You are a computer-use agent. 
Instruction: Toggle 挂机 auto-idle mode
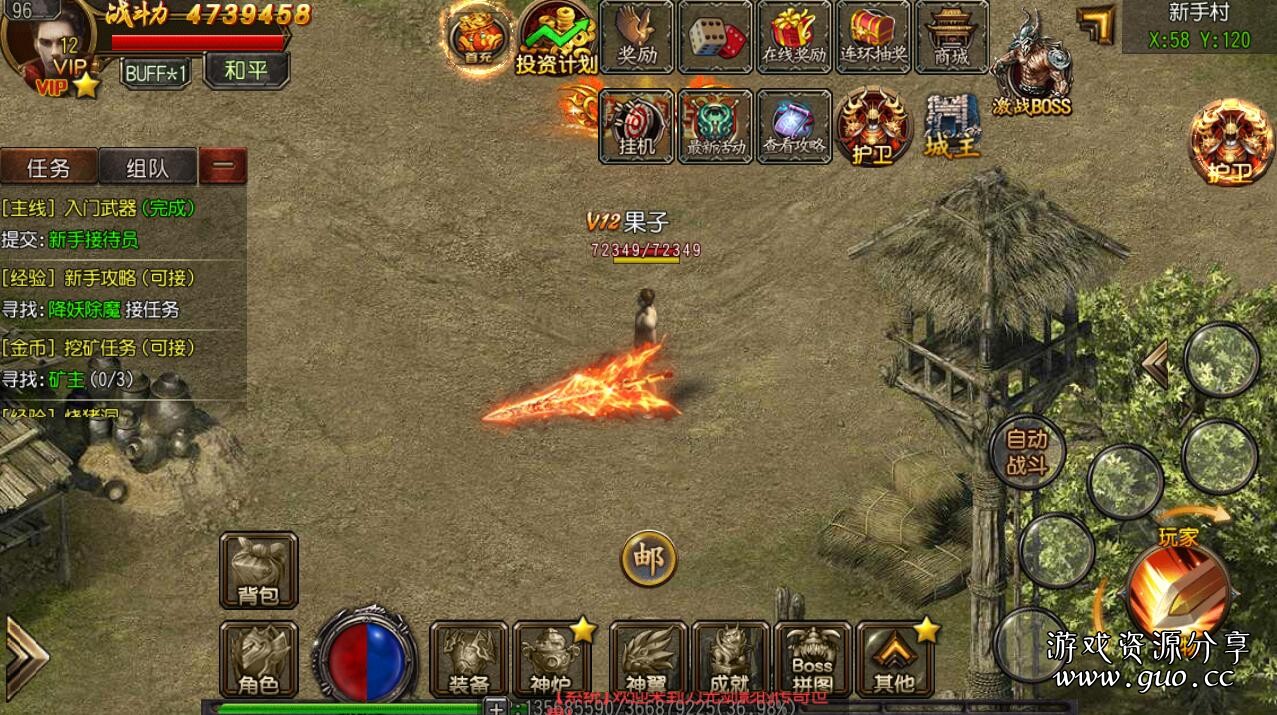636,126
